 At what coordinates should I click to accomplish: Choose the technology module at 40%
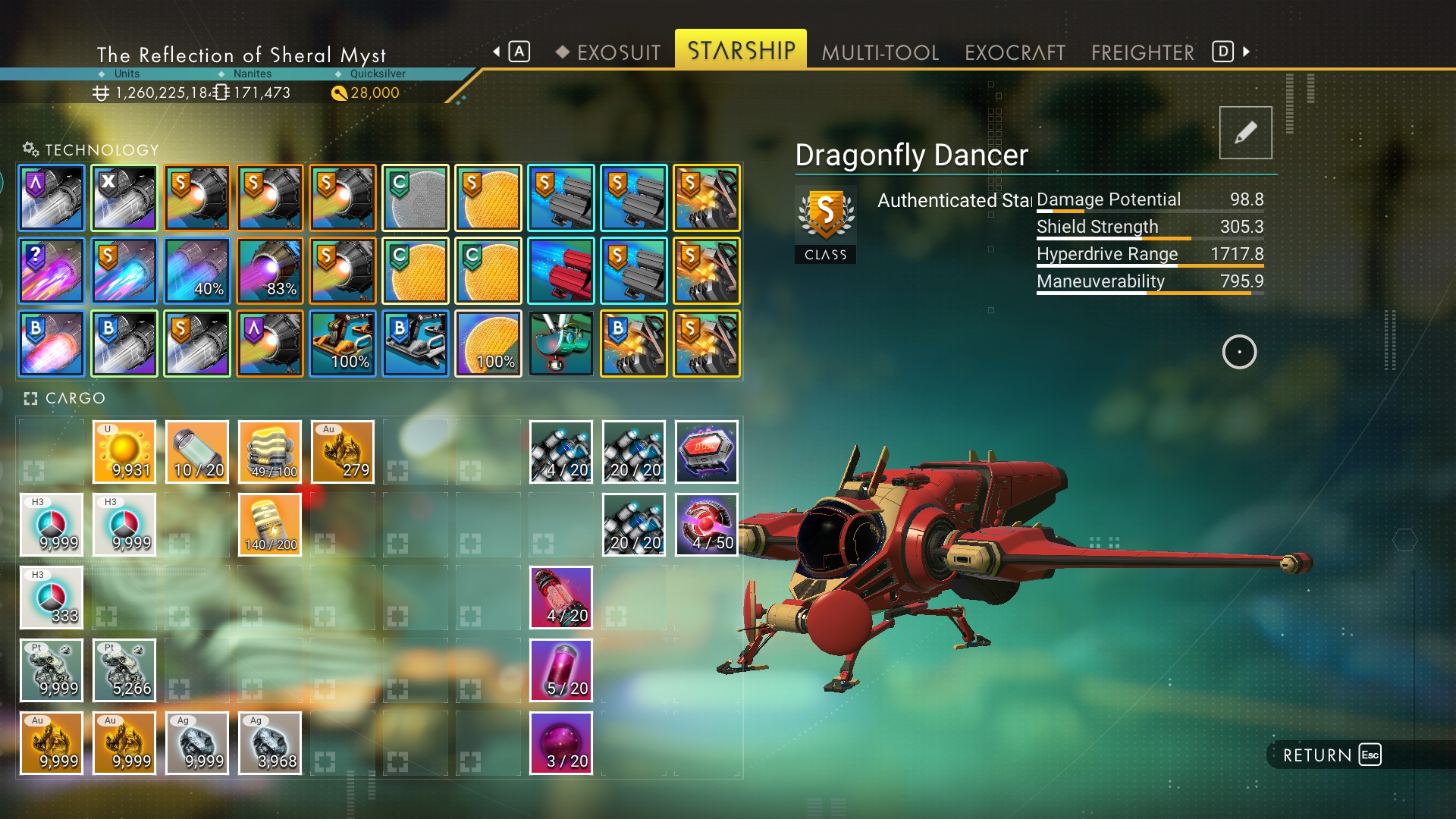coord(197,271)
